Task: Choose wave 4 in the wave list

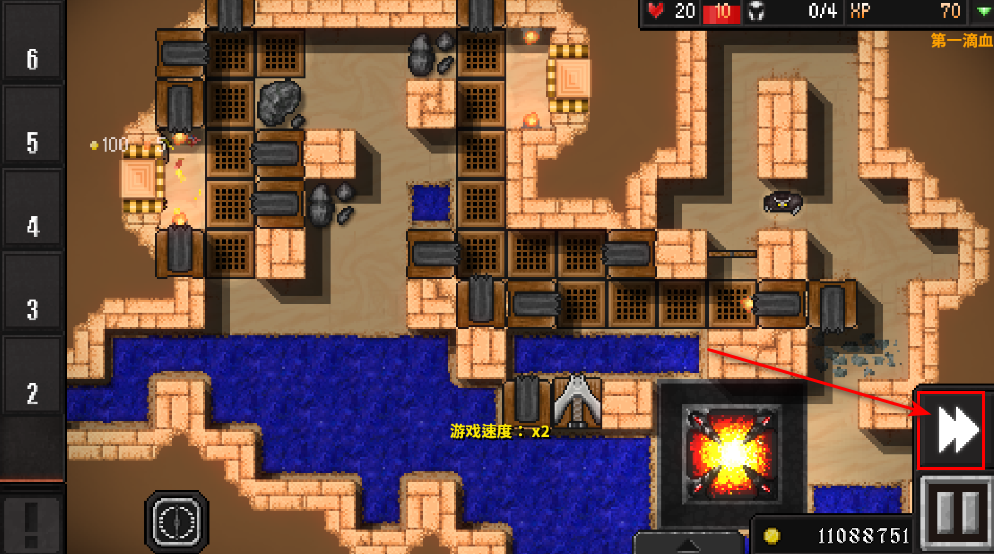Action: [32, 225]
